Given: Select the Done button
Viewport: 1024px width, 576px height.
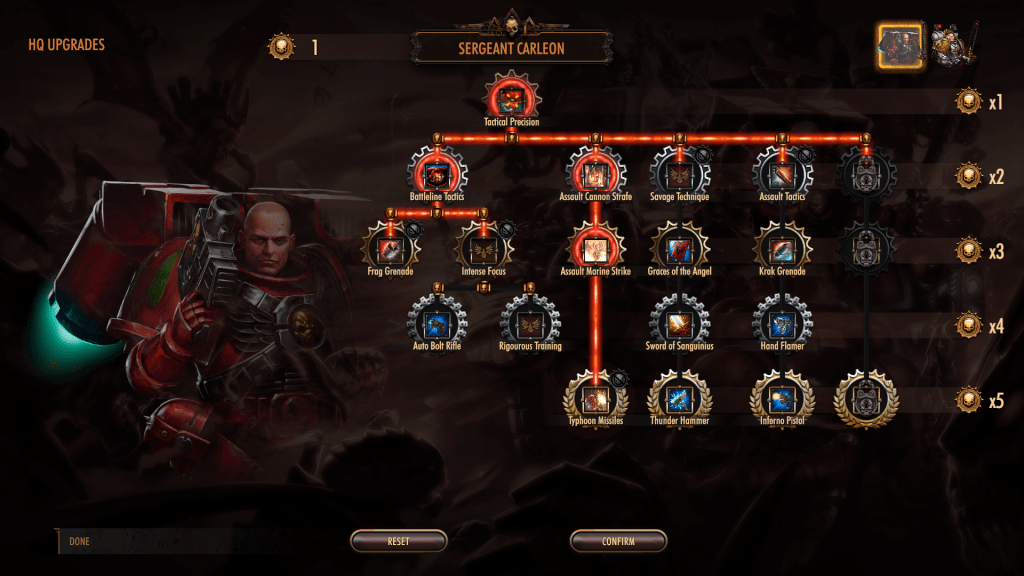Looking at the screenshot, I should click(80, 541).
